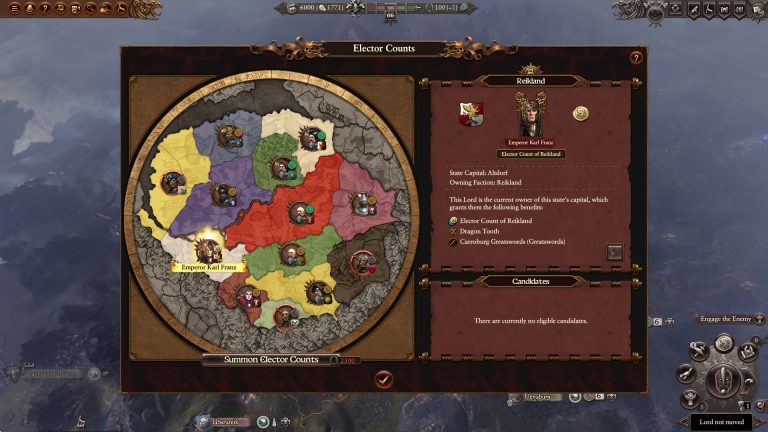Open the main menu hamburger icon

[x=14, y=9]
